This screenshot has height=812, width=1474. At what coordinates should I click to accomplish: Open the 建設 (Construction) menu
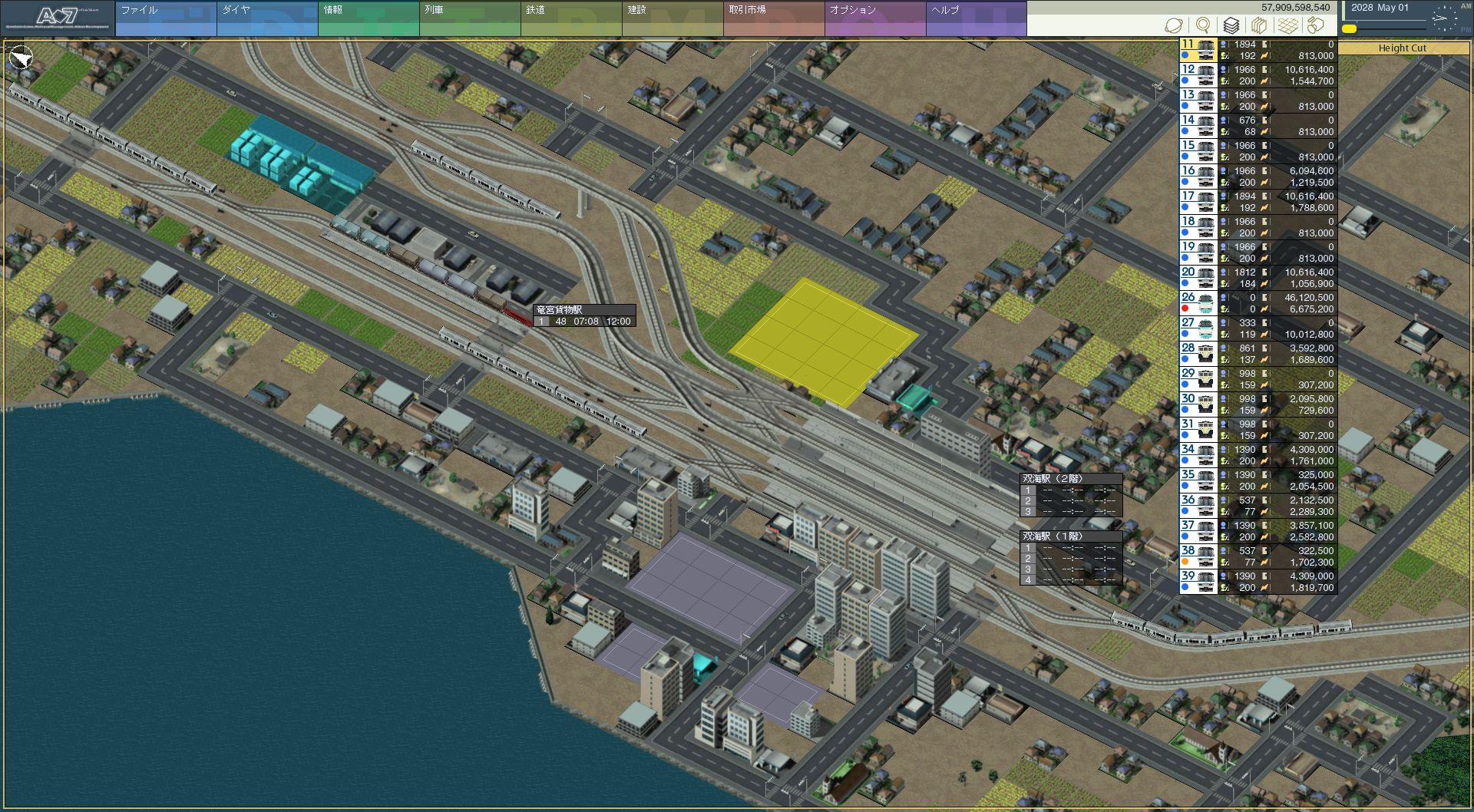(673, 18)
